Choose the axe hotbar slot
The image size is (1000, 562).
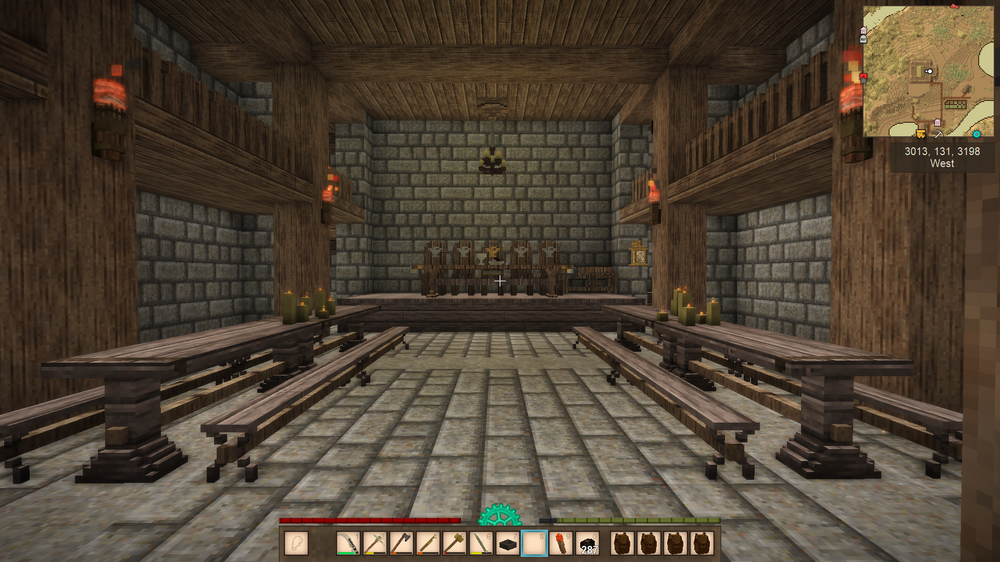click(402, 543)
